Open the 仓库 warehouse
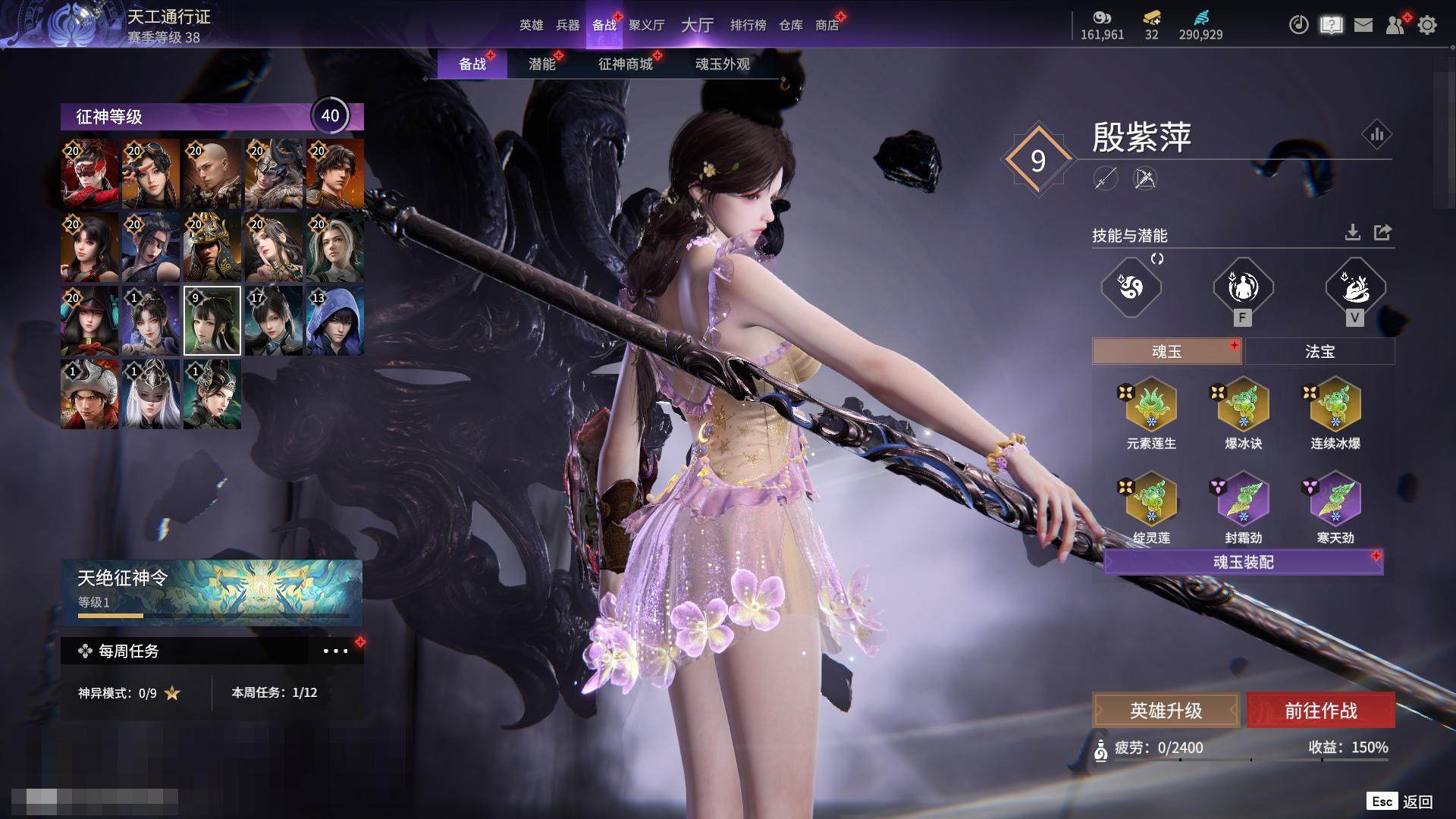1456x819 pixels. pos(790,25)
